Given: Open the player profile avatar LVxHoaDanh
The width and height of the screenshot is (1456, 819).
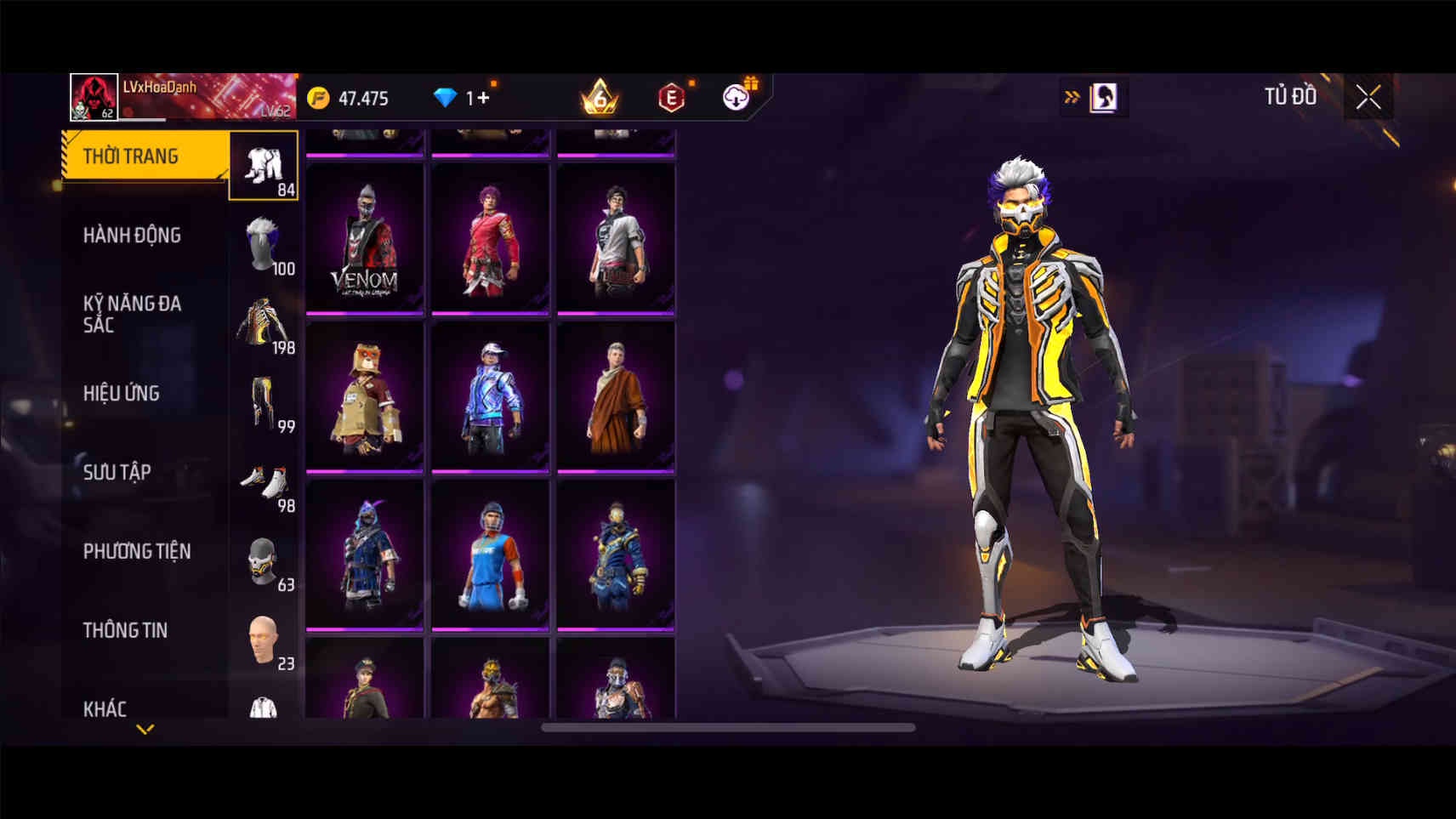Looking at the screenshot, I should [x=94, y=97].
